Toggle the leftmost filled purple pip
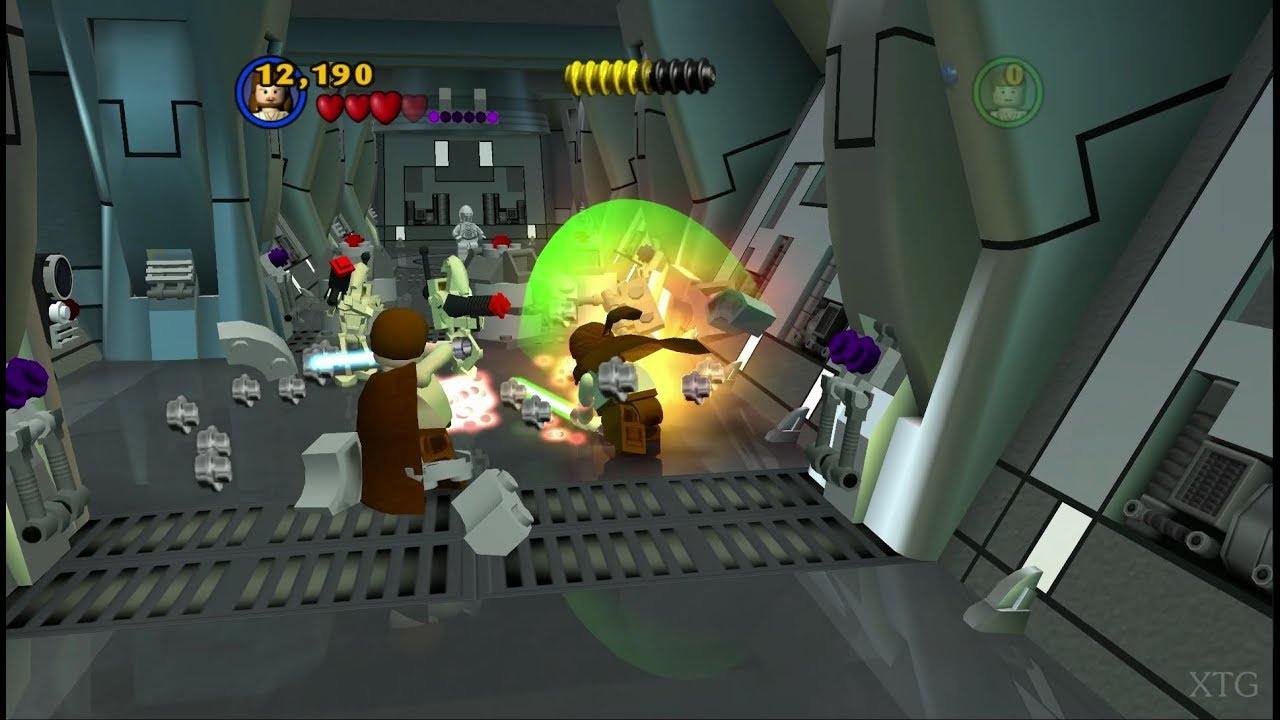The width and height of the screenshot is (1280, 720). (434, 117)
